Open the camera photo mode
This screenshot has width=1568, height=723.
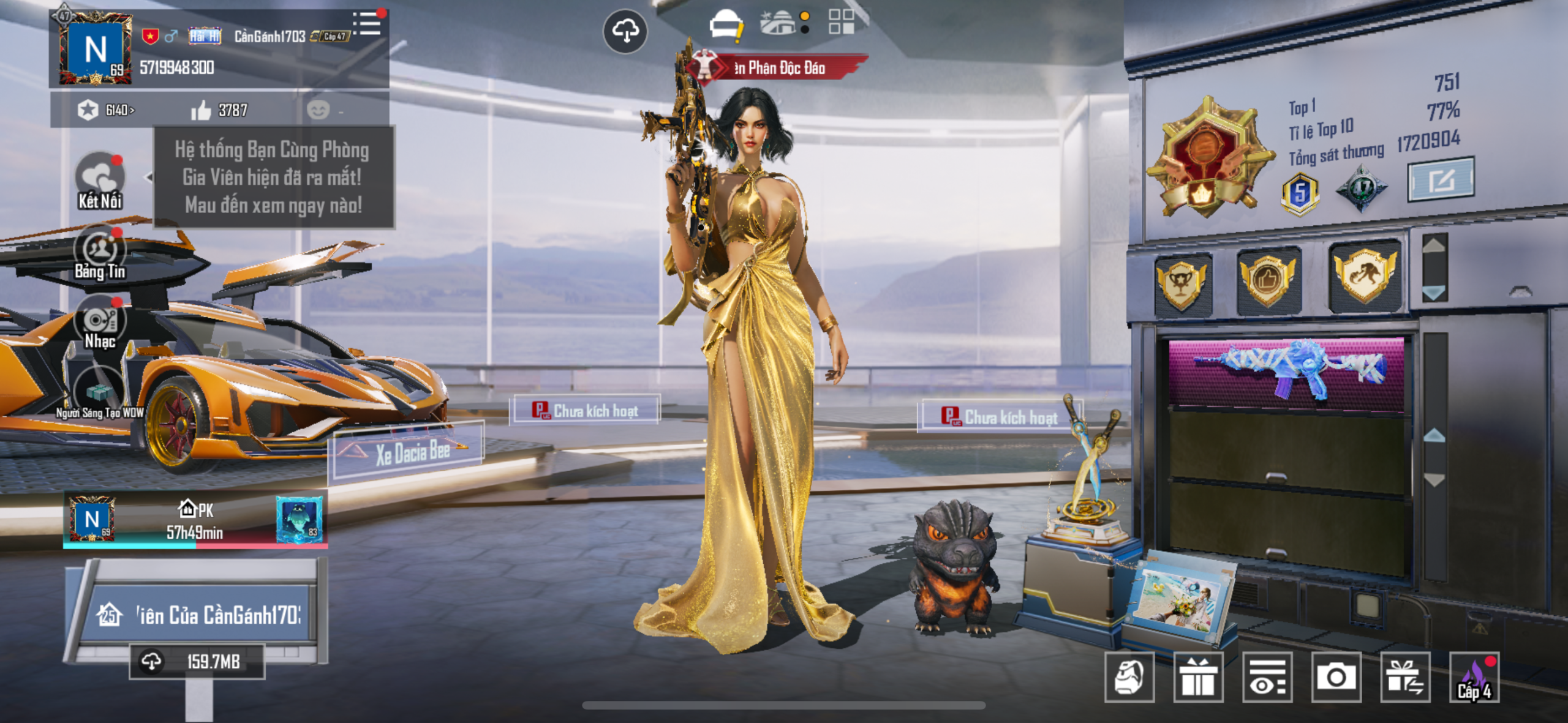1336,677
